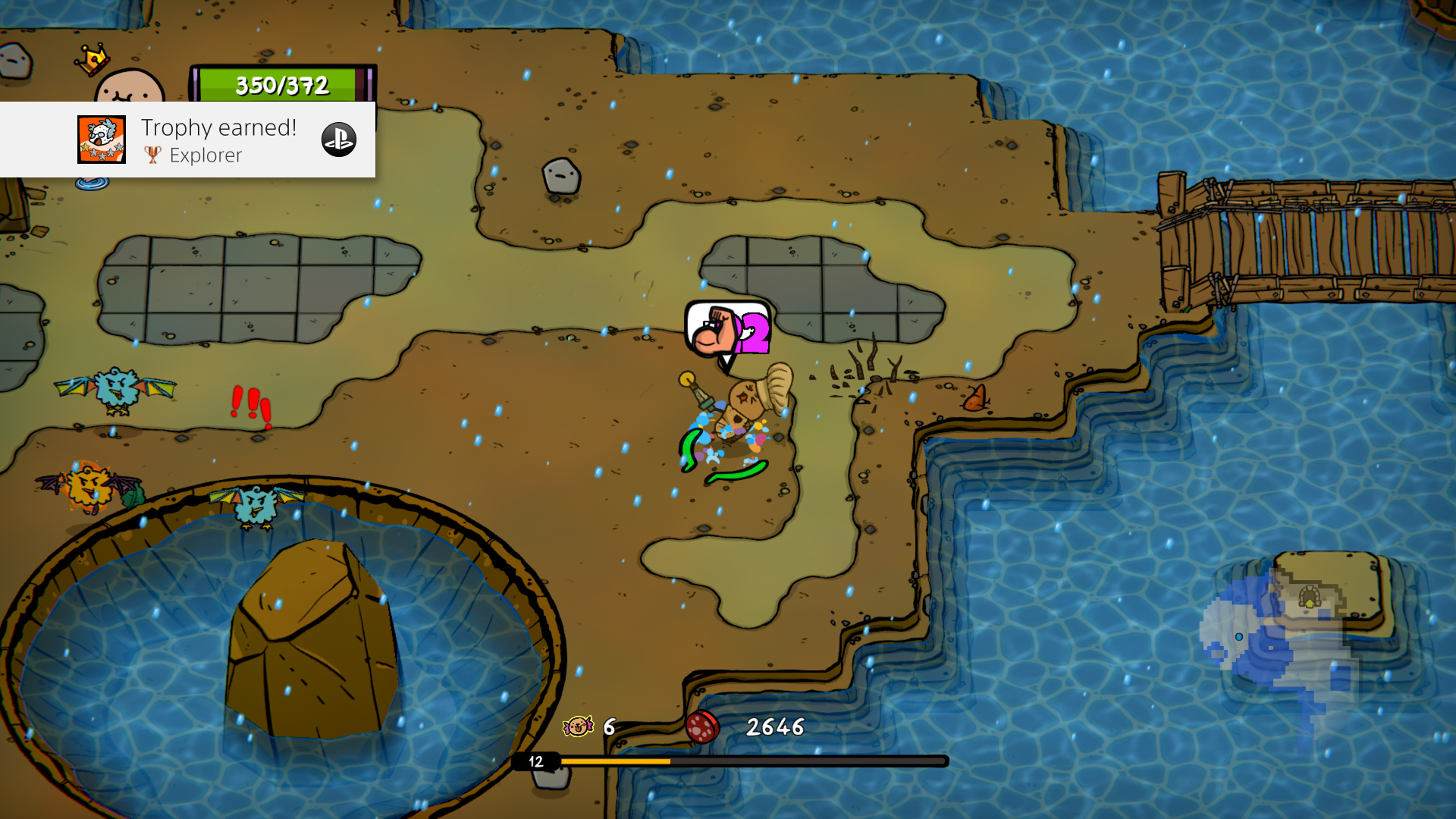This screenshot has width=1456, height=819.
Task: Open the Trophy earned Explorer notification
Action: coord(218,140)
